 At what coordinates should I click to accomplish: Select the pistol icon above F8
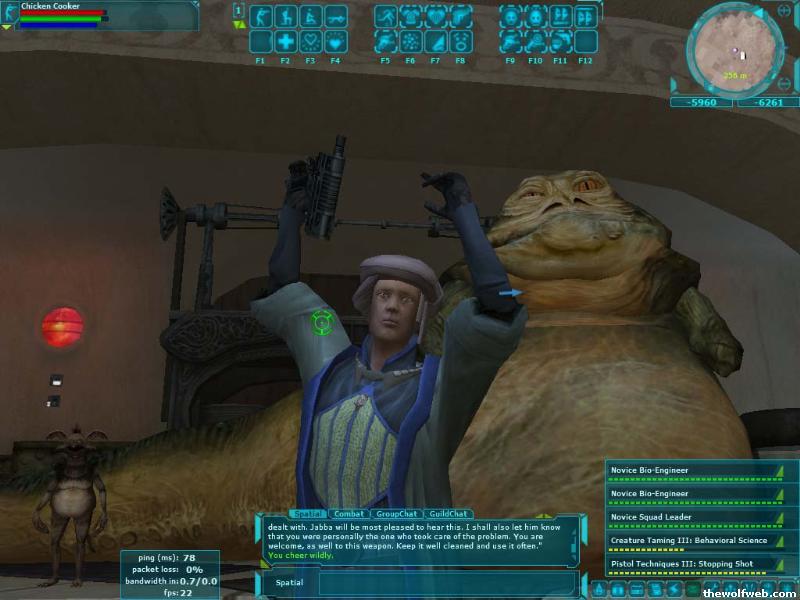(460, 16)
